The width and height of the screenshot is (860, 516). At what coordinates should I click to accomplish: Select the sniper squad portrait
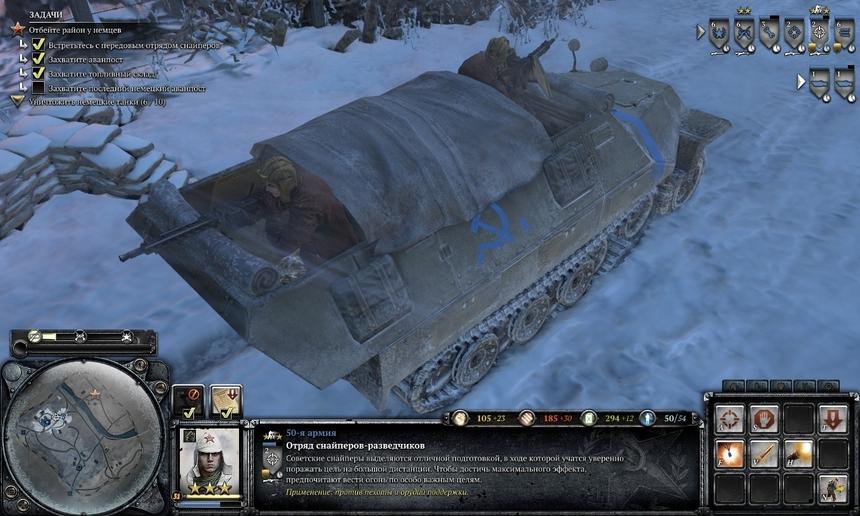click(209, 460)
